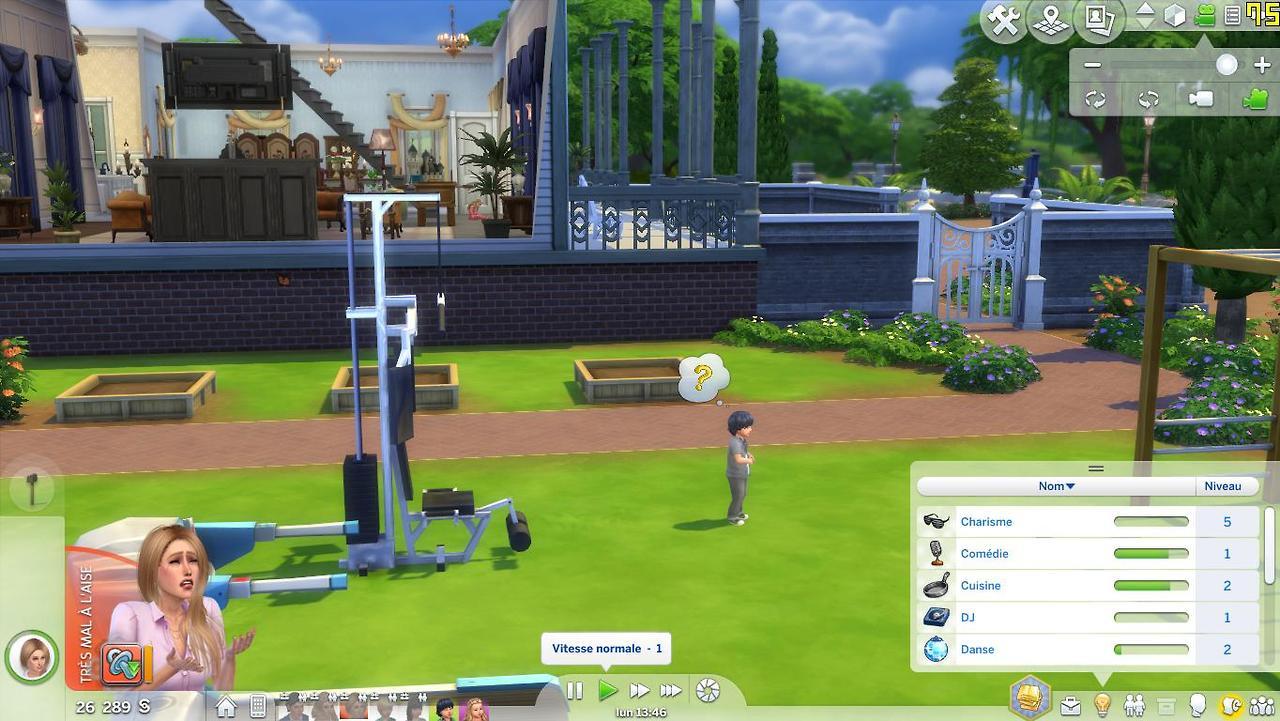Screen dimensions: 1280x721
Task: Pause the game
Action: pyautogui.click(x=575, y=690)
